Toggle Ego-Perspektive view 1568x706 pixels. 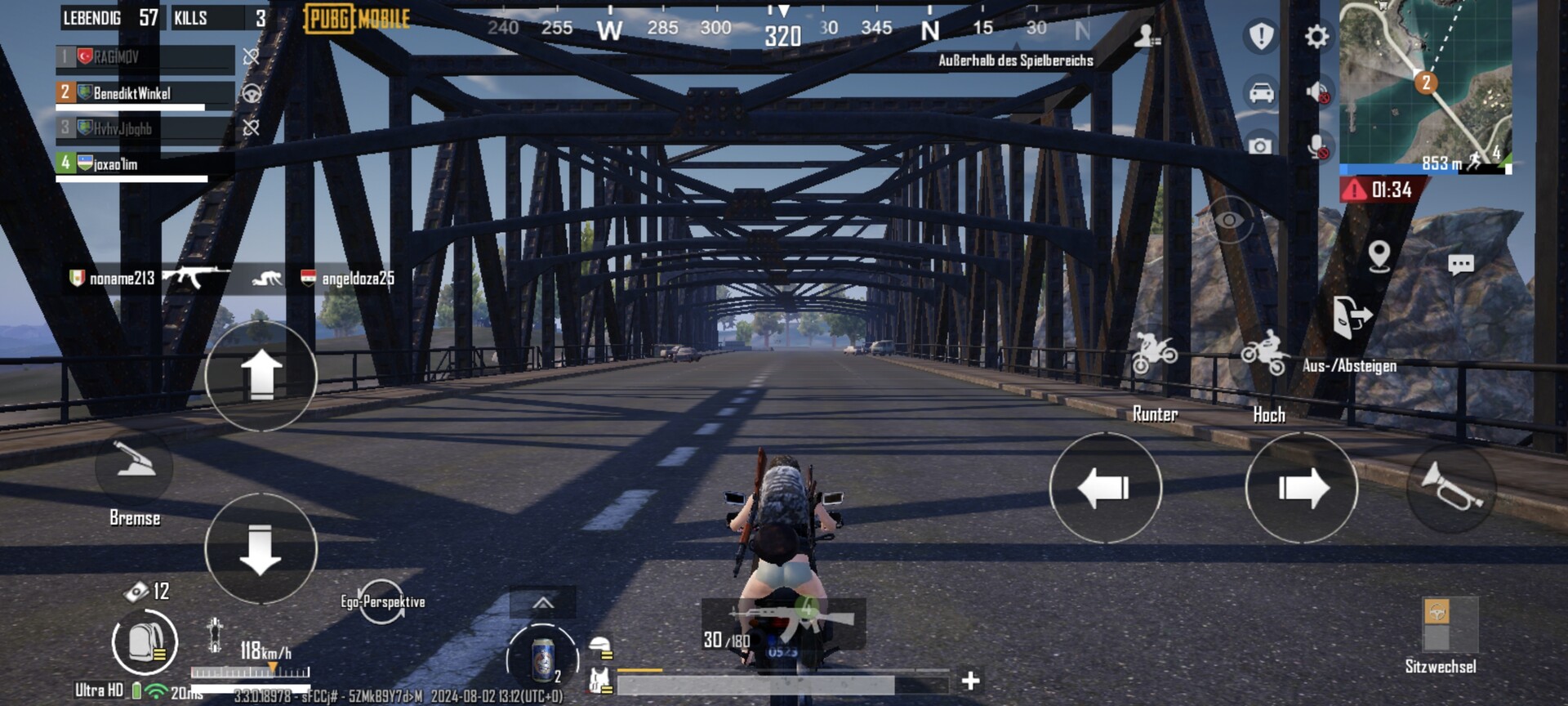[382, 602]
